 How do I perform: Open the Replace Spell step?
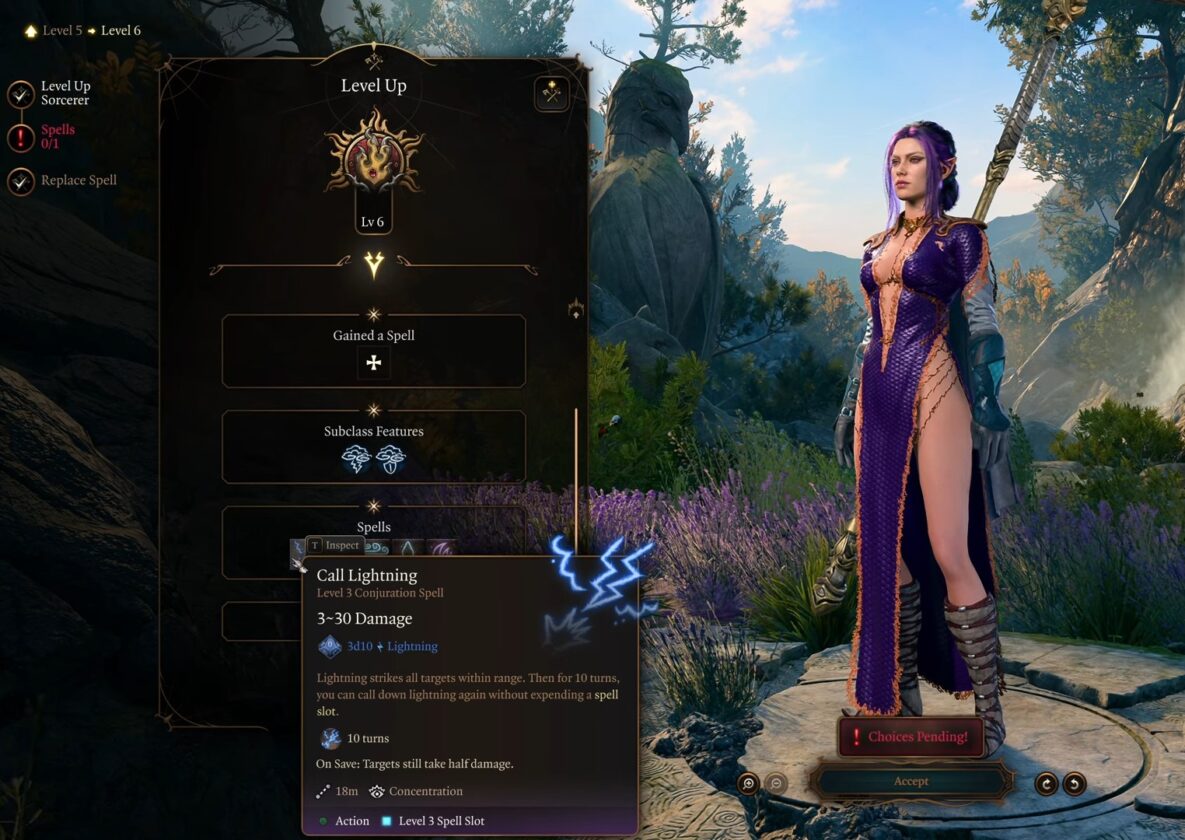coord(78,181)
